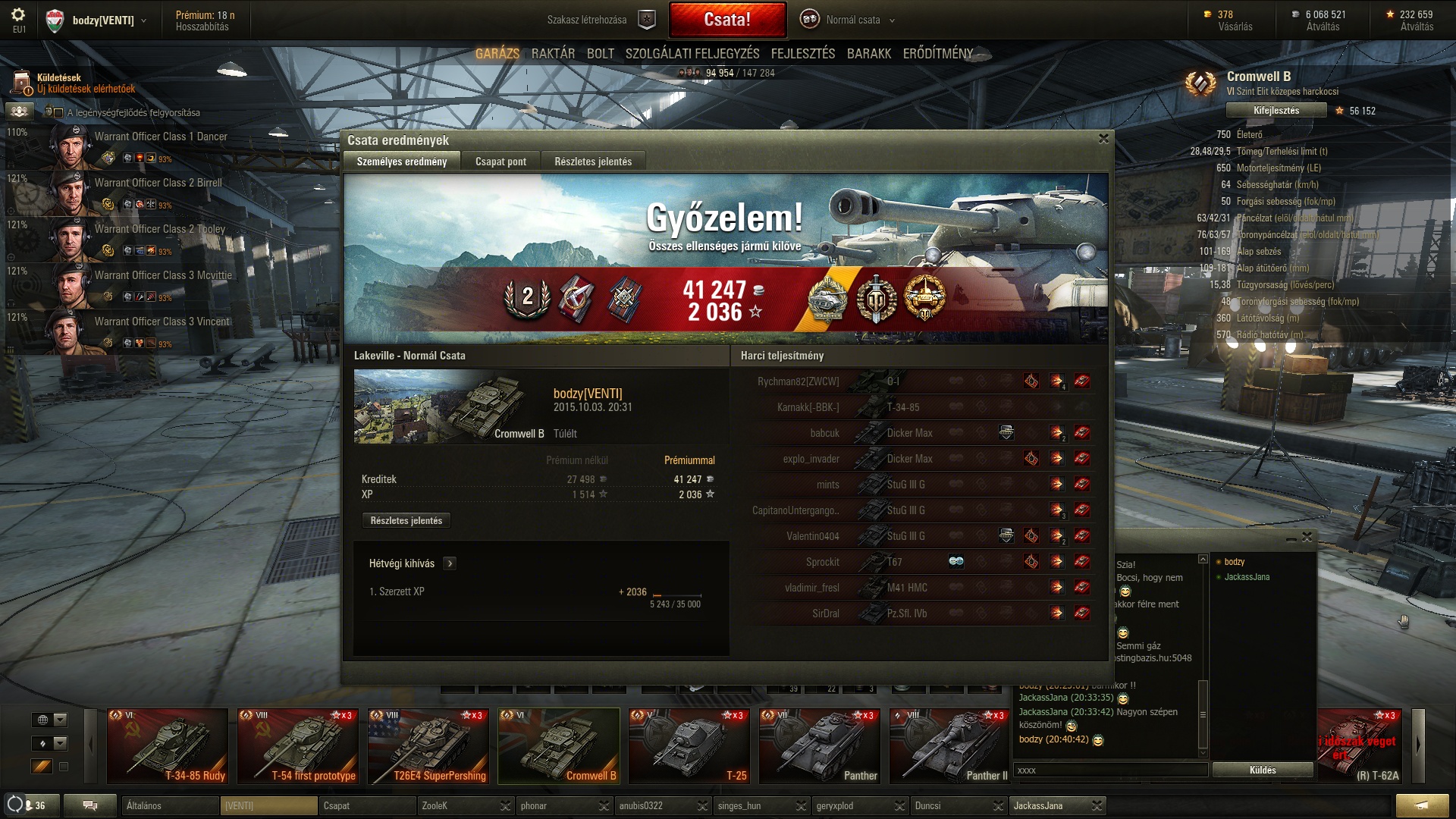Switch to the Részletes jelentés tab
Image resolution: width=1456 pixels, height=819 pixels.
(592, 162)
